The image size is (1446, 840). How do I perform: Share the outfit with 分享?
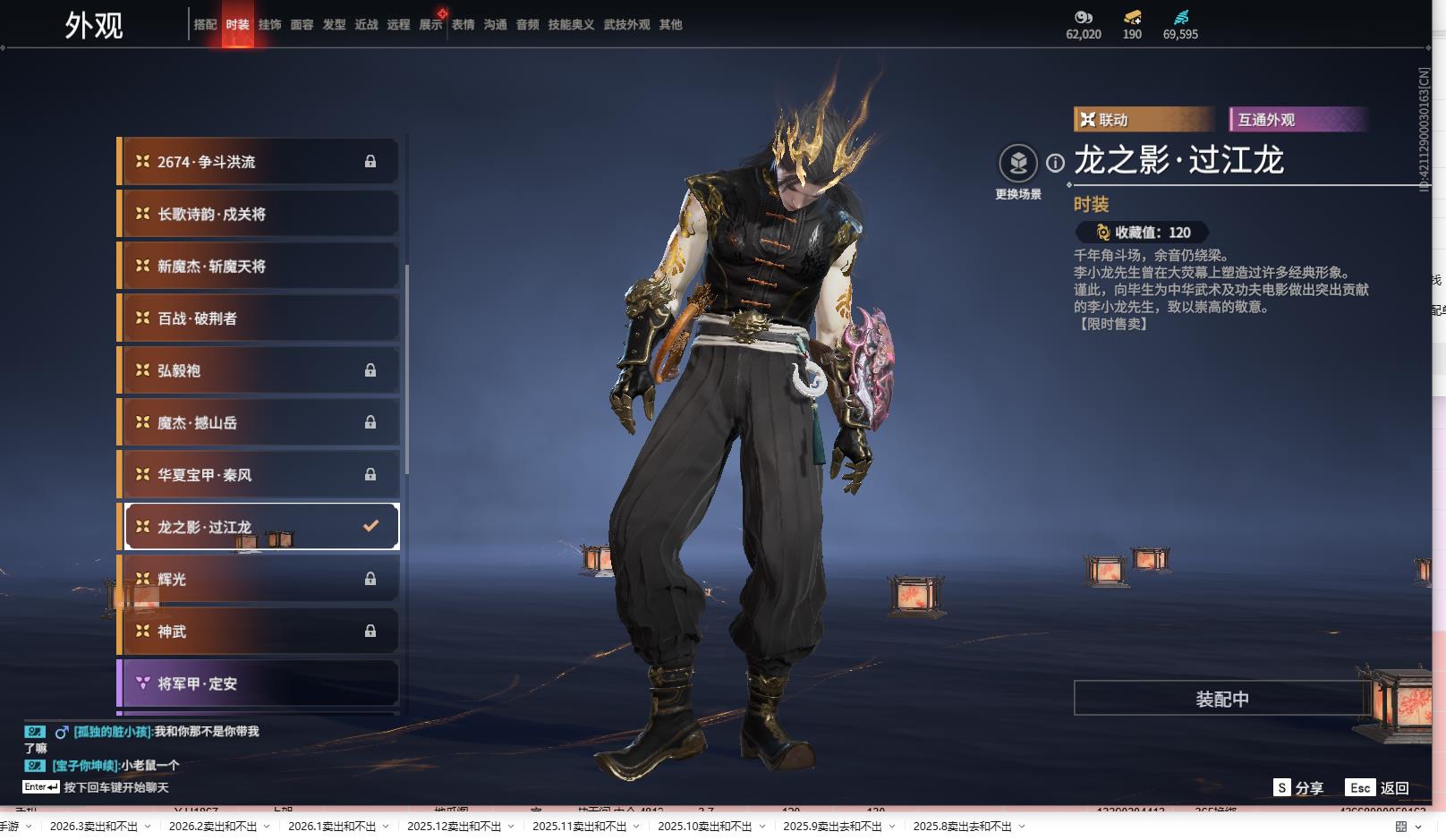point(1298,788)
